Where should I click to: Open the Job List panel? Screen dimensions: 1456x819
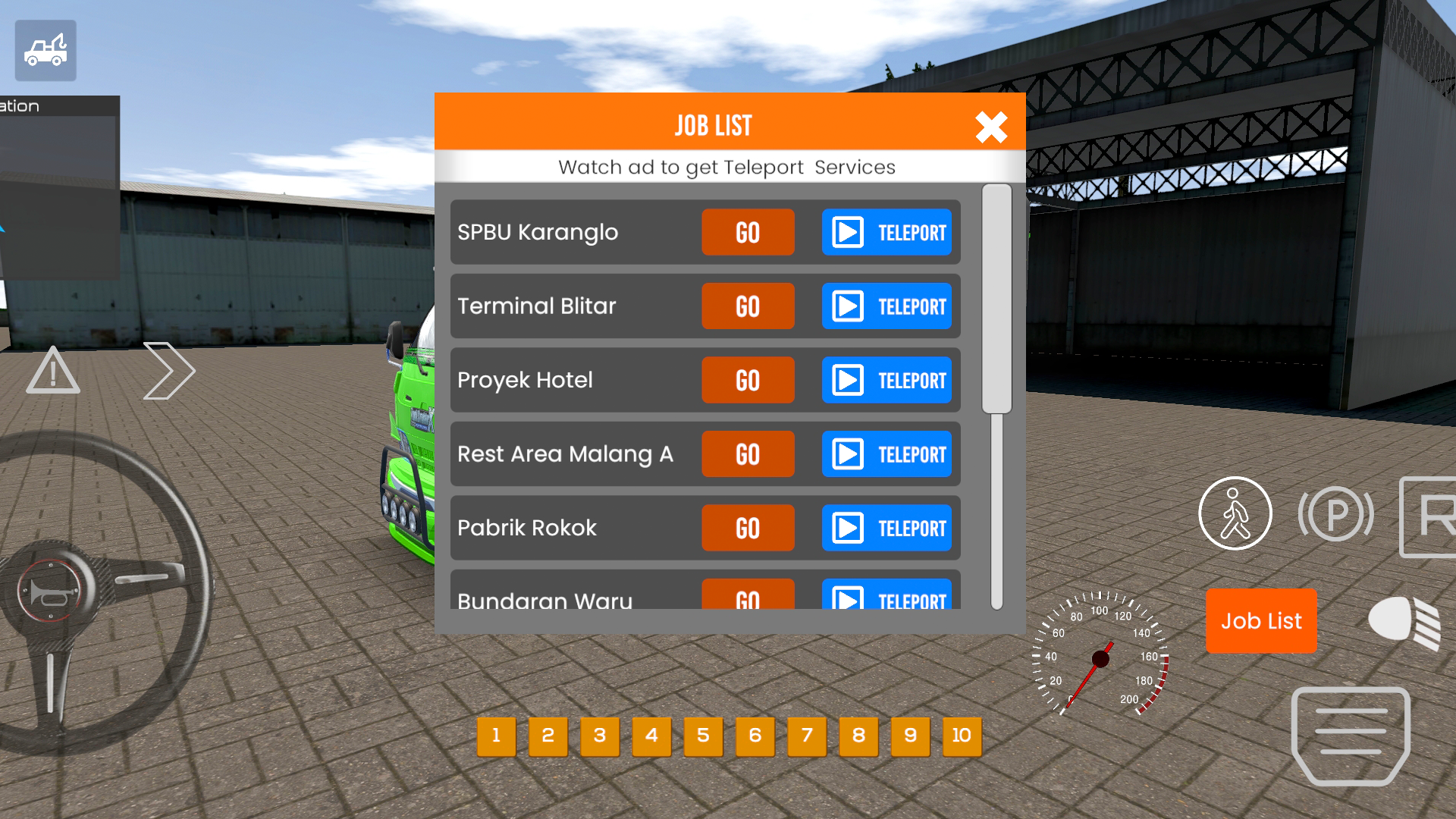coord(1261,620)
